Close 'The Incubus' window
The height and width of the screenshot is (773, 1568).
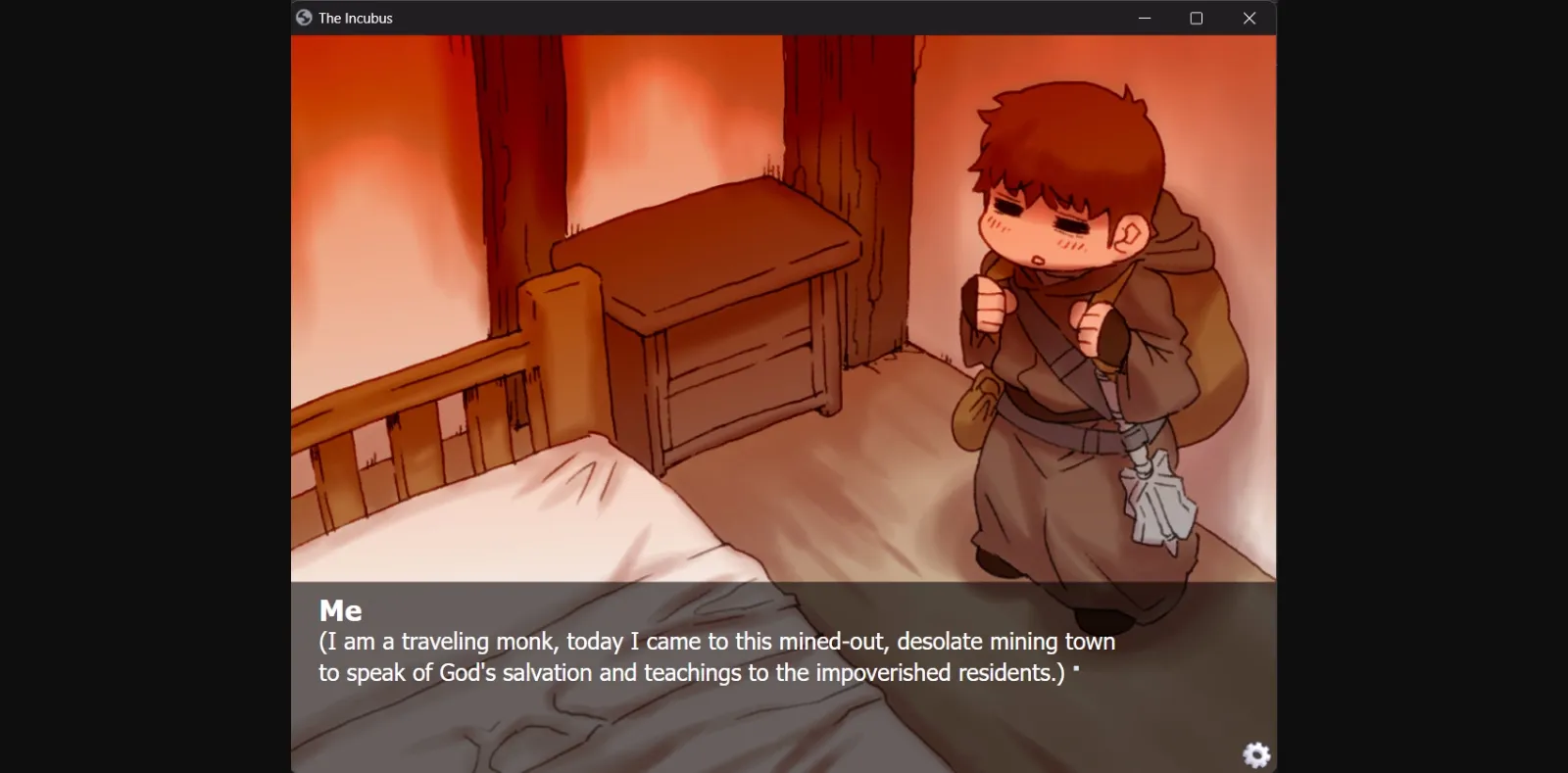coord(1249,18)
